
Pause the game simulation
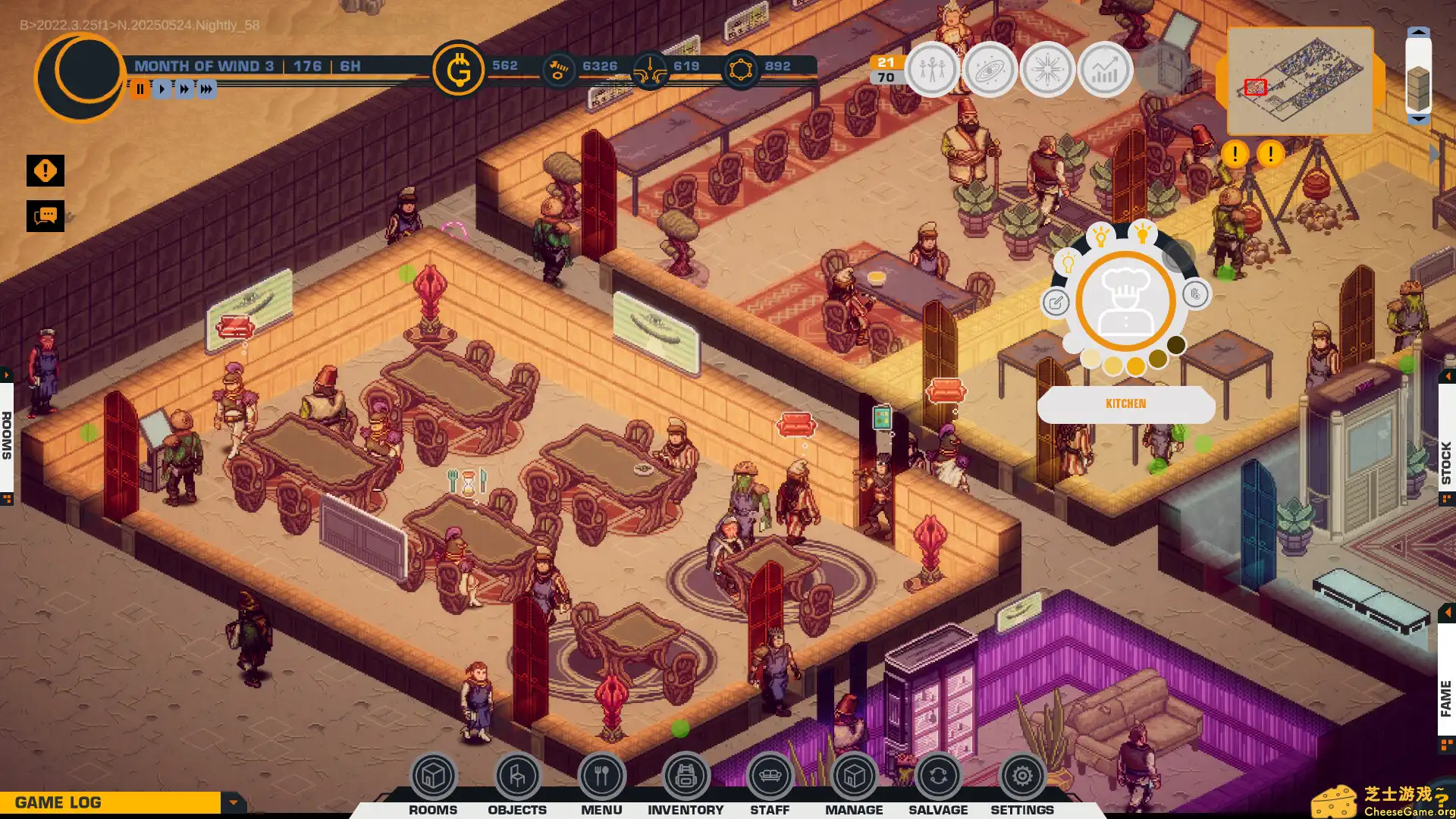coord(140,89)
